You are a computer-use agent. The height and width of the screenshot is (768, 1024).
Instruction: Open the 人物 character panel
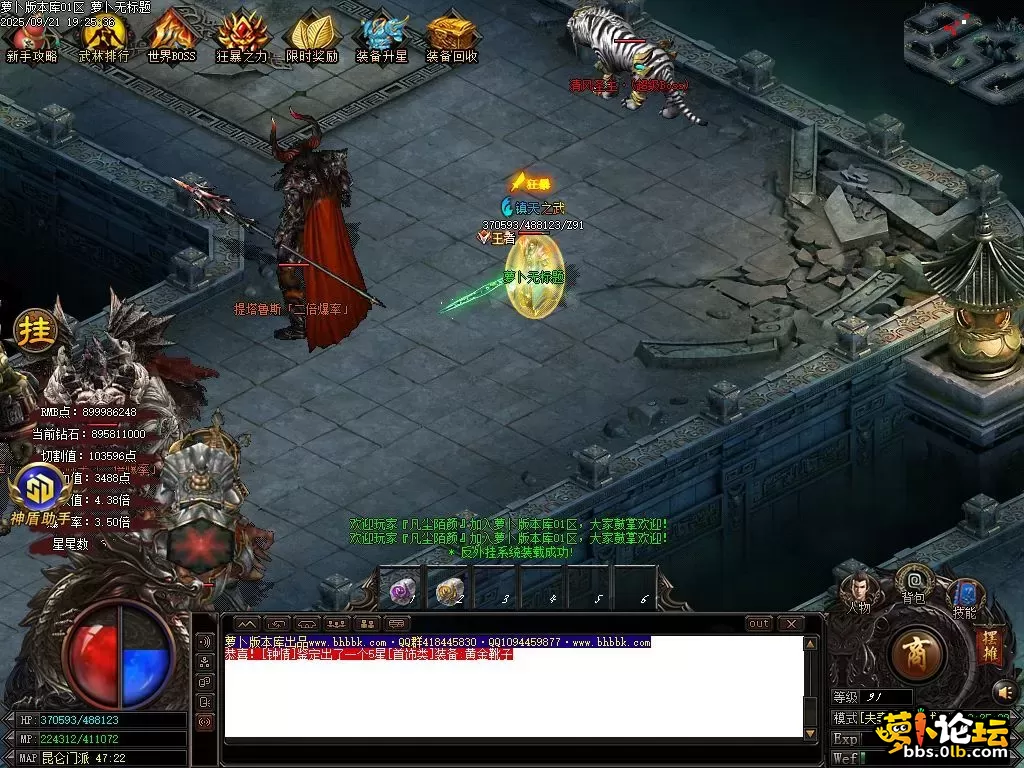pos(859,591)
